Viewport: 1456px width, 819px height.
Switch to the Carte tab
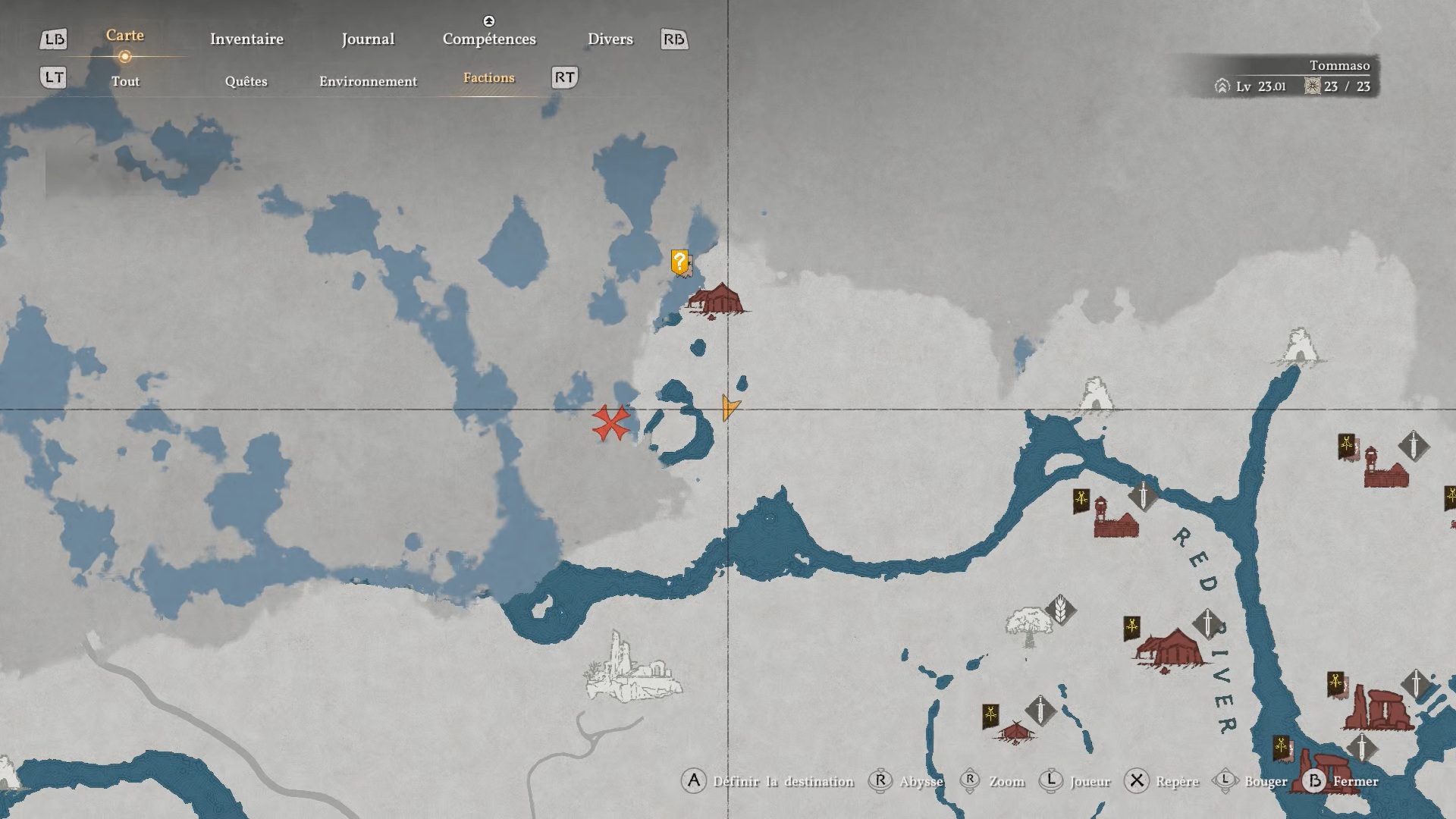pyautogui.click(x=125, y=36)
